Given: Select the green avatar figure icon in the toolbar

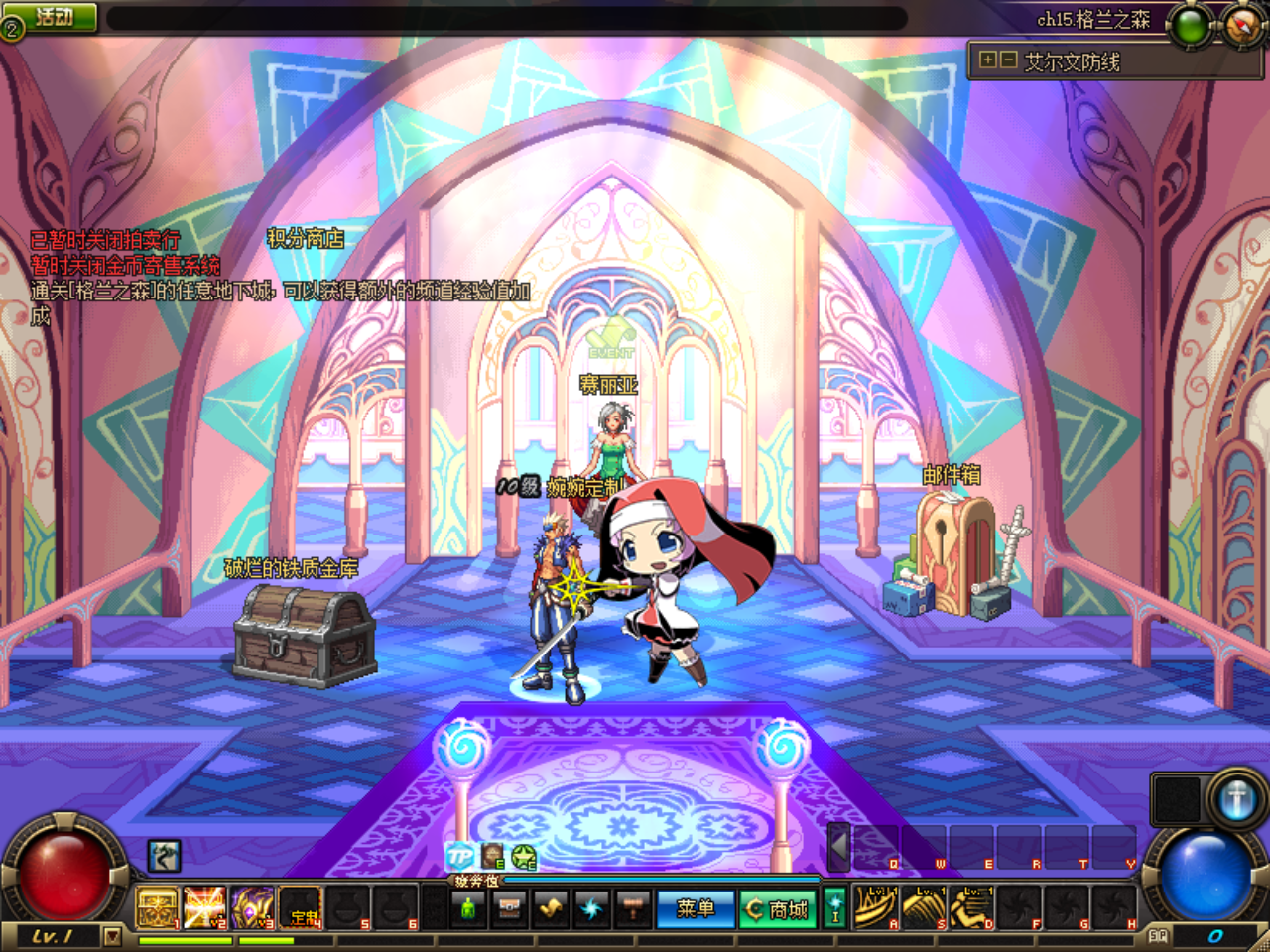Looking at the screenshot, I should [467, 907].
